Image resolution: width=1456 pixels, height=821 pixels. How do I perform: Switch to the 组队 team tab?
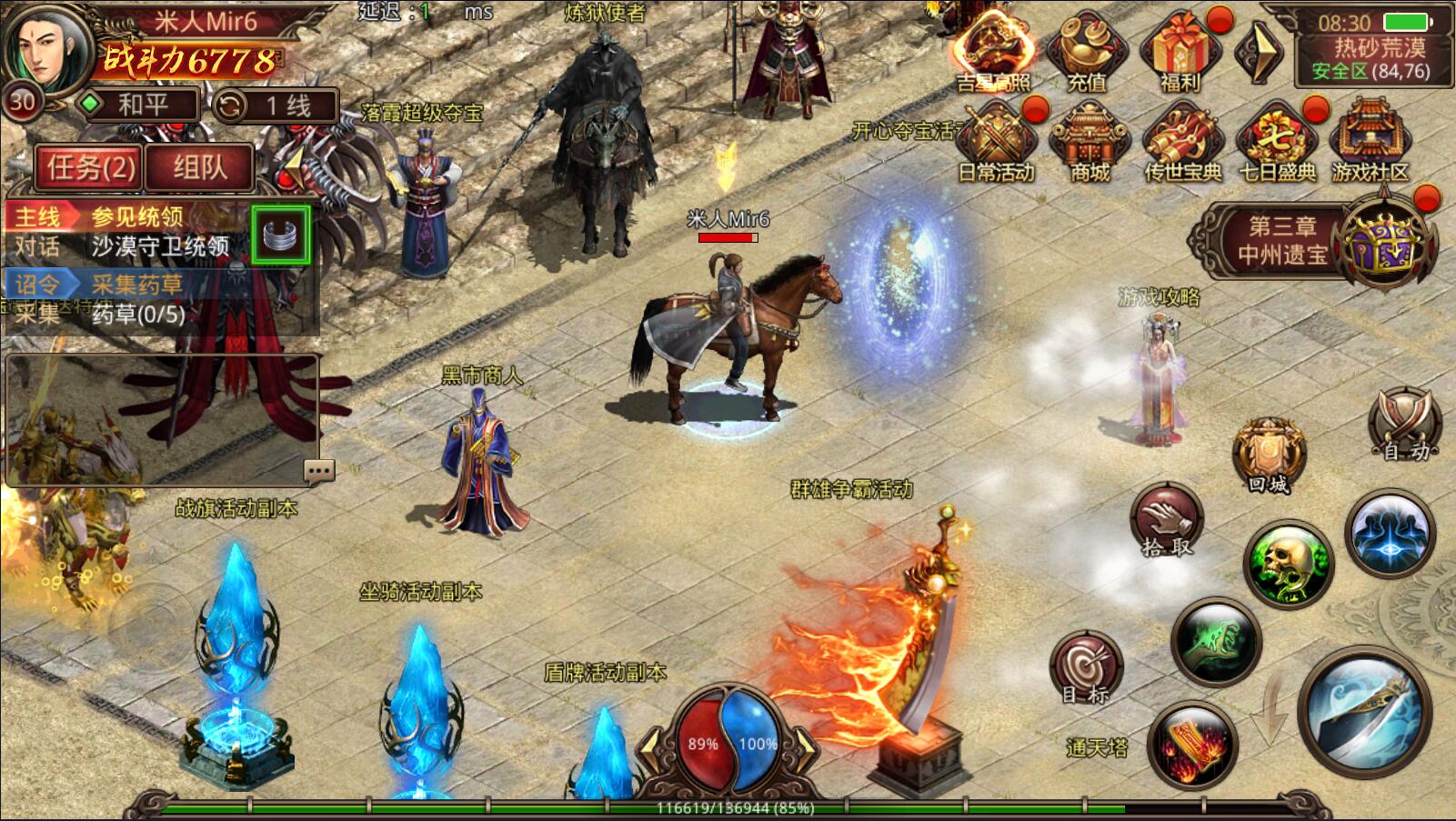(x=199, y=167)
